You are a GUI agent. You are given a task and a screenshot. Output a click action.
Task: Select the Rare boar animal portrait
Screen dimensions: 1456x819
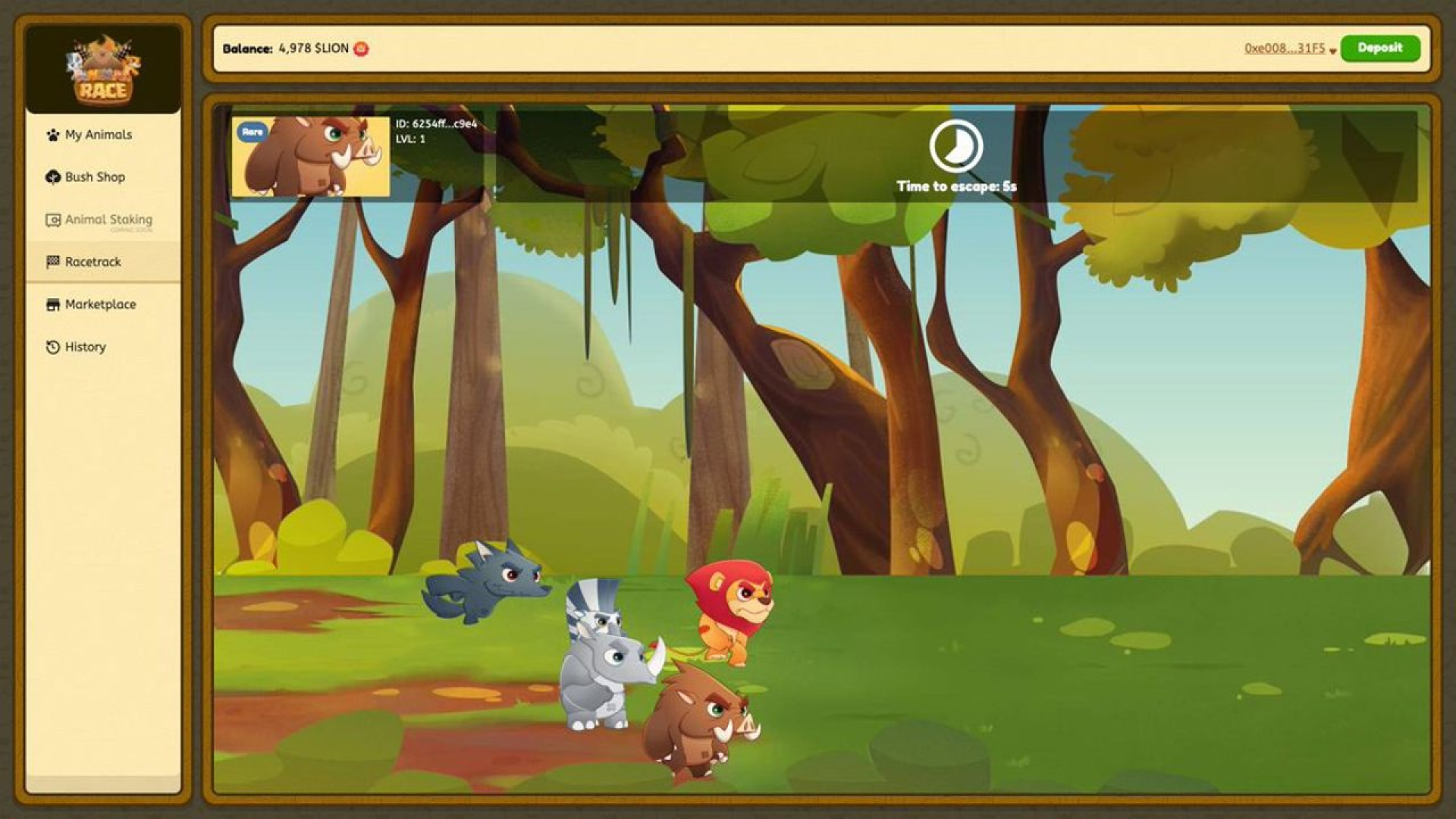tap(310, 157)
